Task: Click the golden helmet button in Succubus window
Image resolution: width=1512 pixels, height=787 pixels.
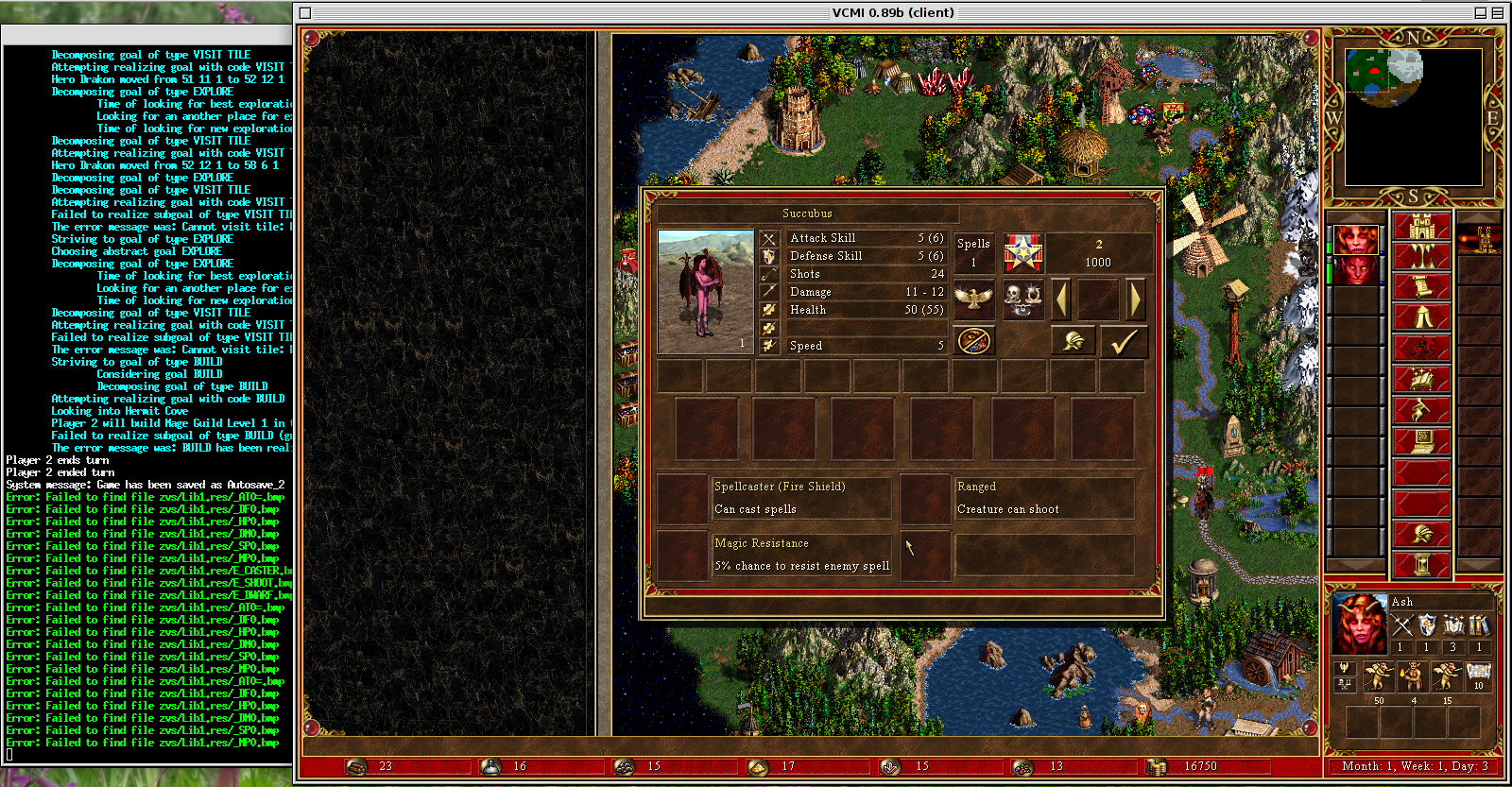Action: pos(1074,342)
